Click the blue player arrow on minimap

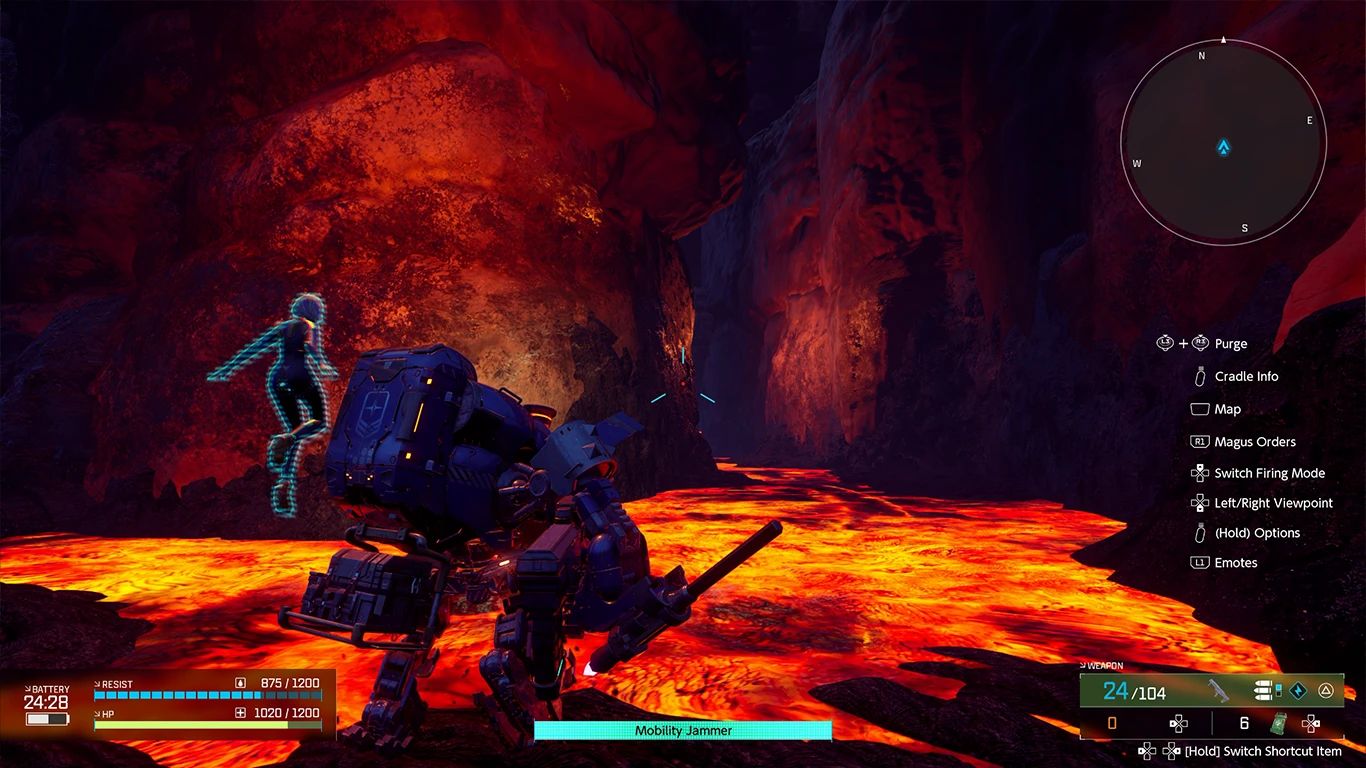[1223, 148]
